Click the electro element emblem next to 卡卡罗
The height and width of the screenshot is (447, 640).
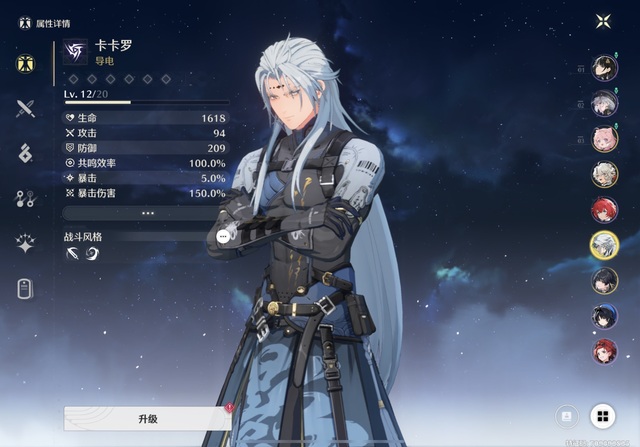click(x=76, y=52)
